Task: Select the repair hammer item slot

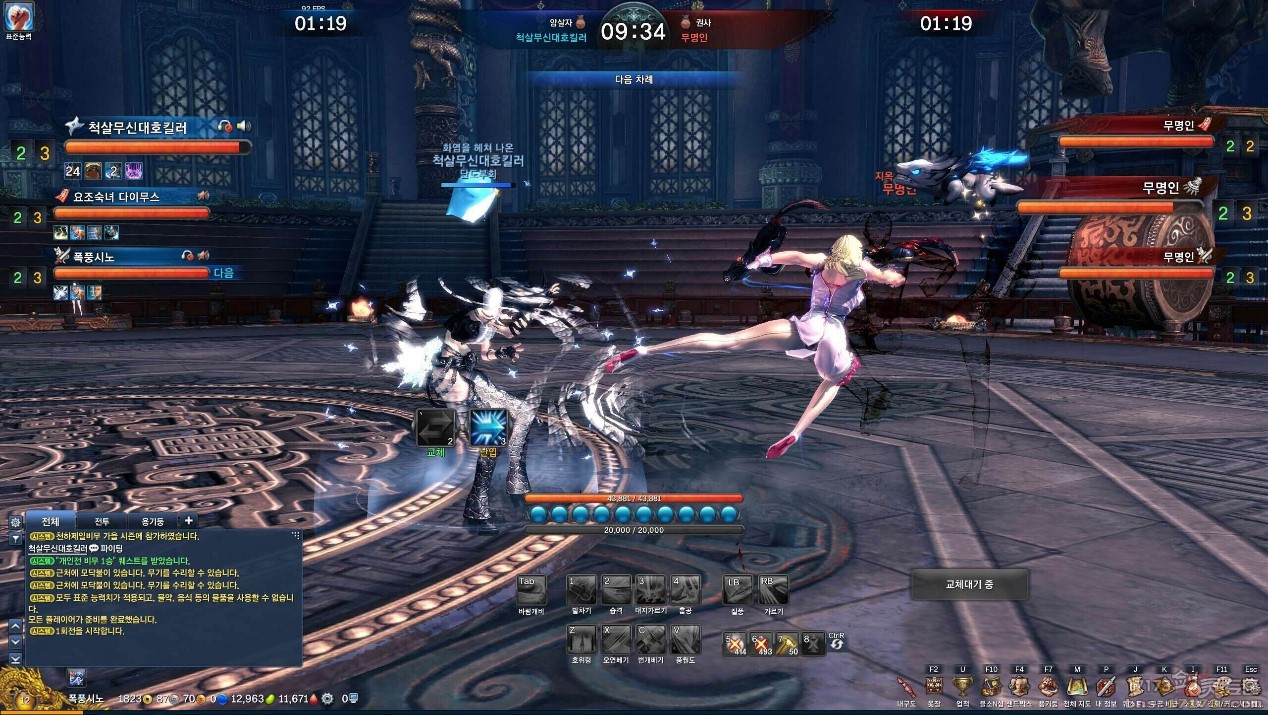Action: [x=786, y=643]
